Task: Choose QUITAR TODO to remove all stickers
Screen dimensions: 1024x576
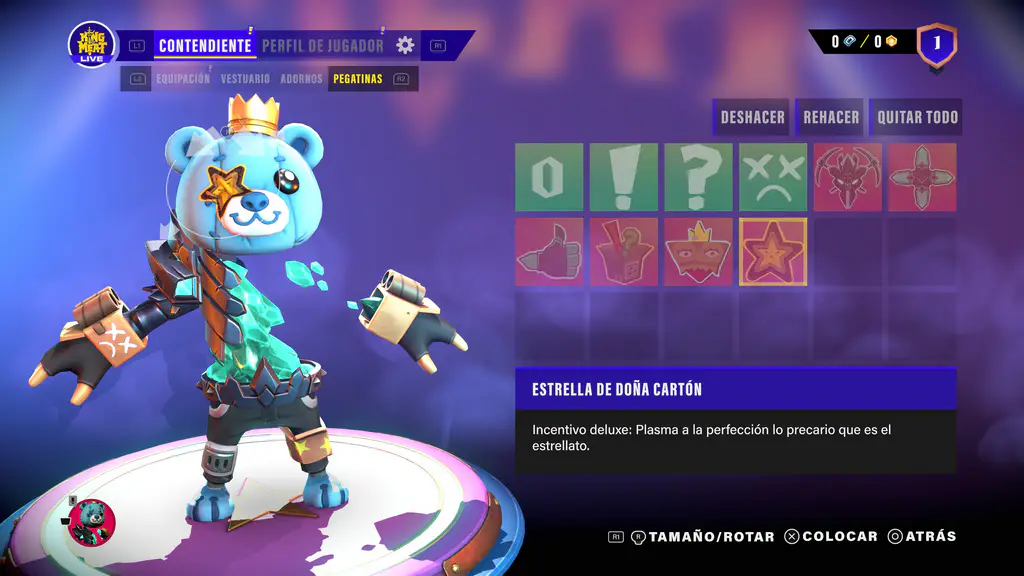Action: pos(917,117)
